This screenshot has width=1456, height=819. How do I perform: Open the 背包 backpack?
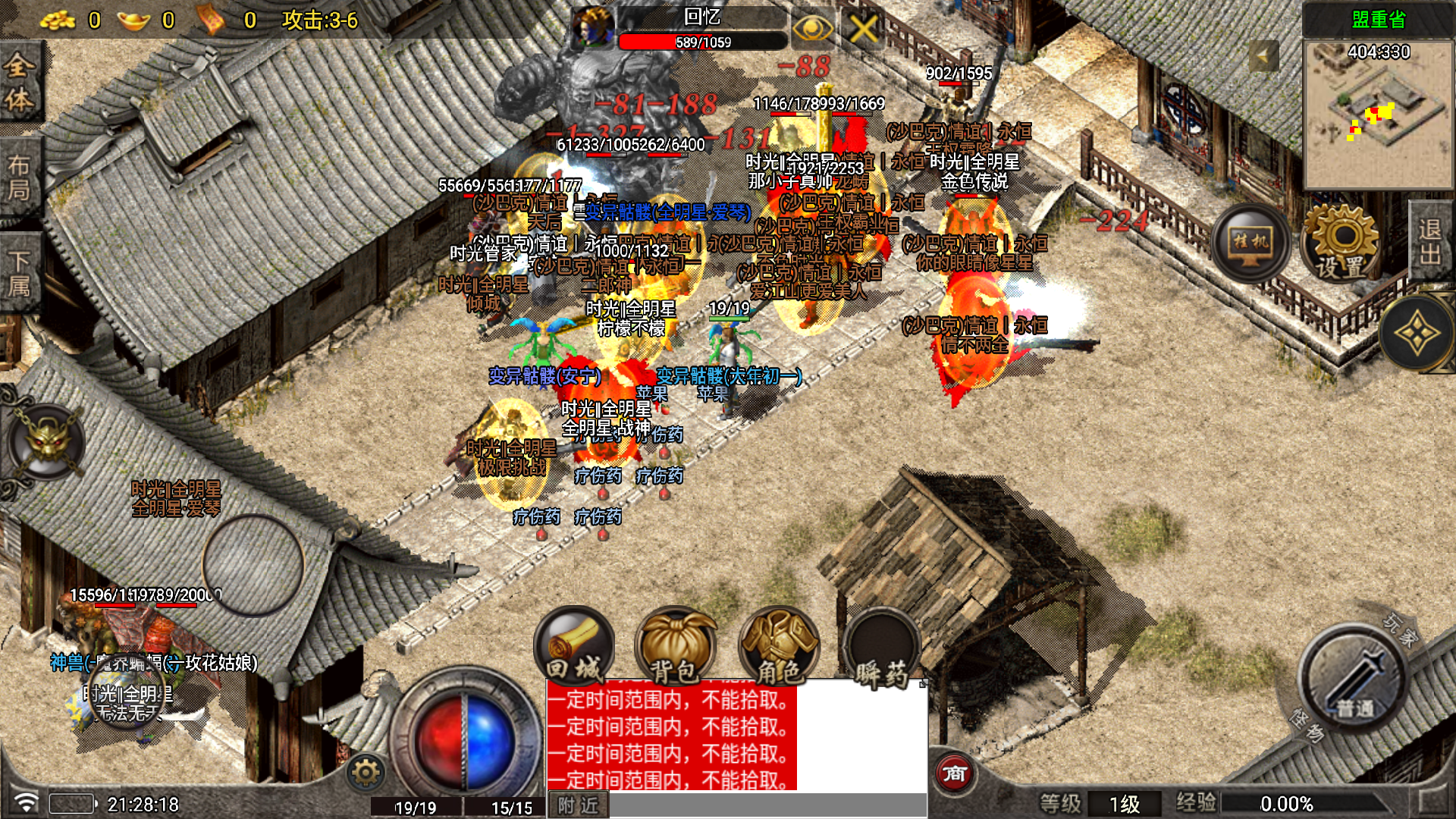point(674,648)
